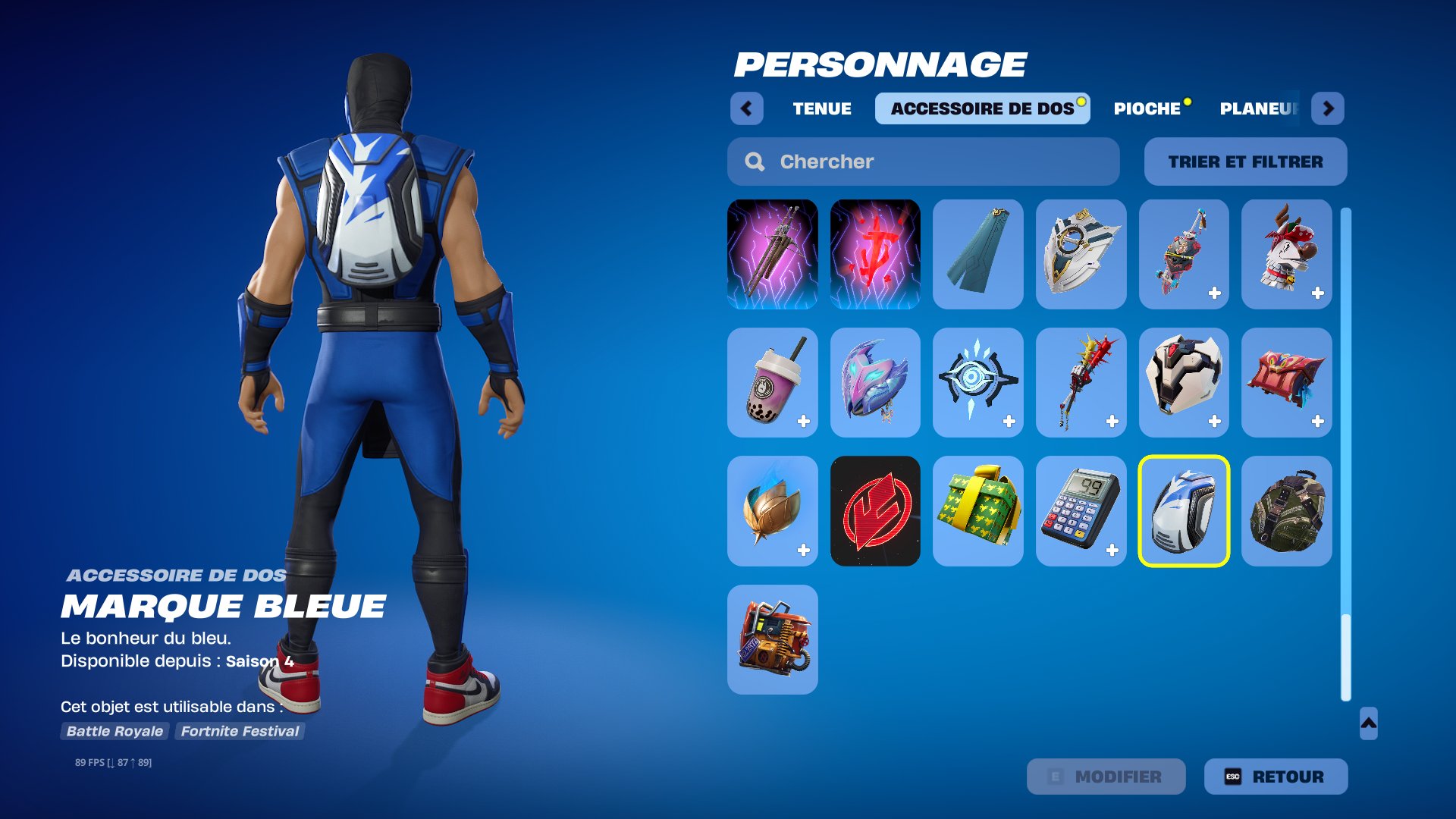Select the calculator back bling
Viewport: 1456px width, 819px height.
[1081, 510]
